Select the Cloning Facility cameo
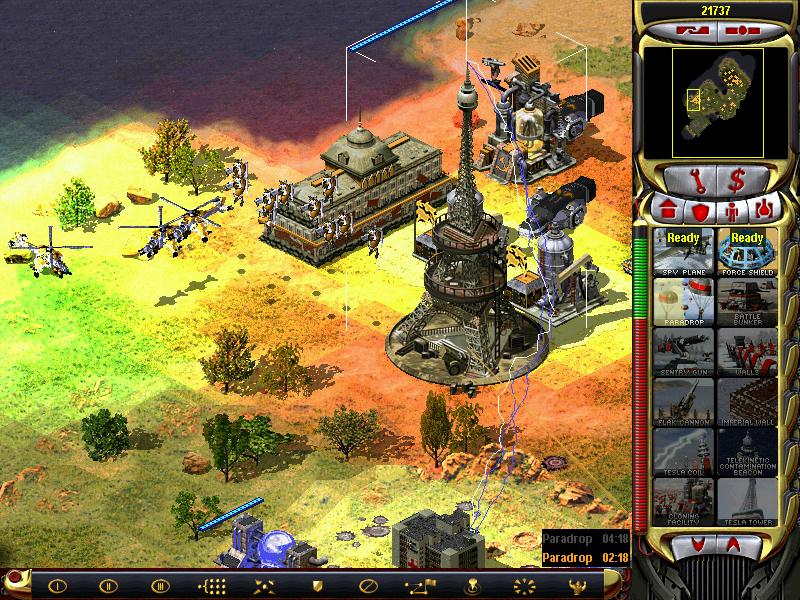Image resolution: width=800 pixels, height=600 pixels. point(683,502)
